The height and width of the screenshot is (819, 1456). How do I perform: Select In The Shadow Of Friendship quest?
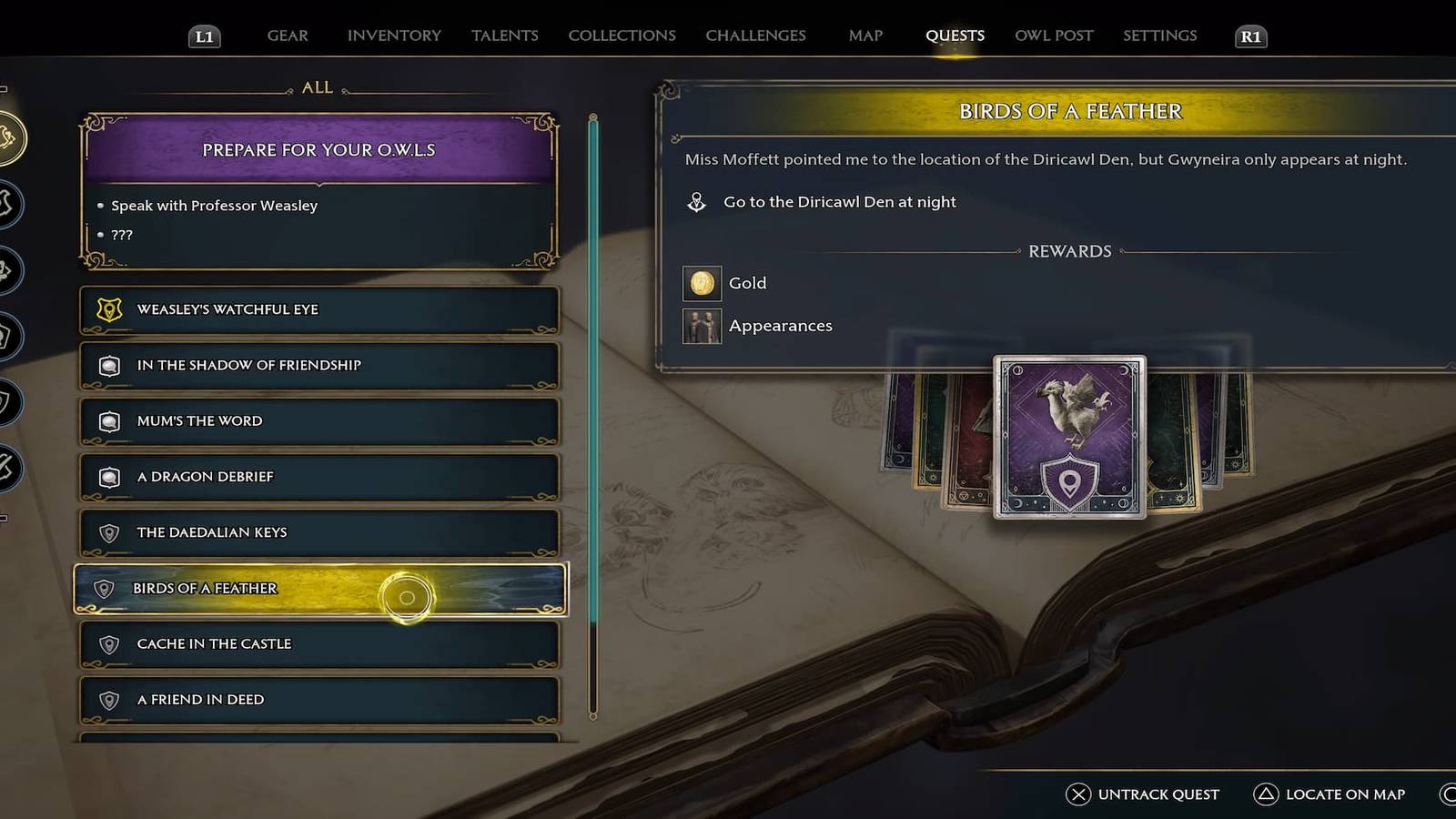[318, 365]
